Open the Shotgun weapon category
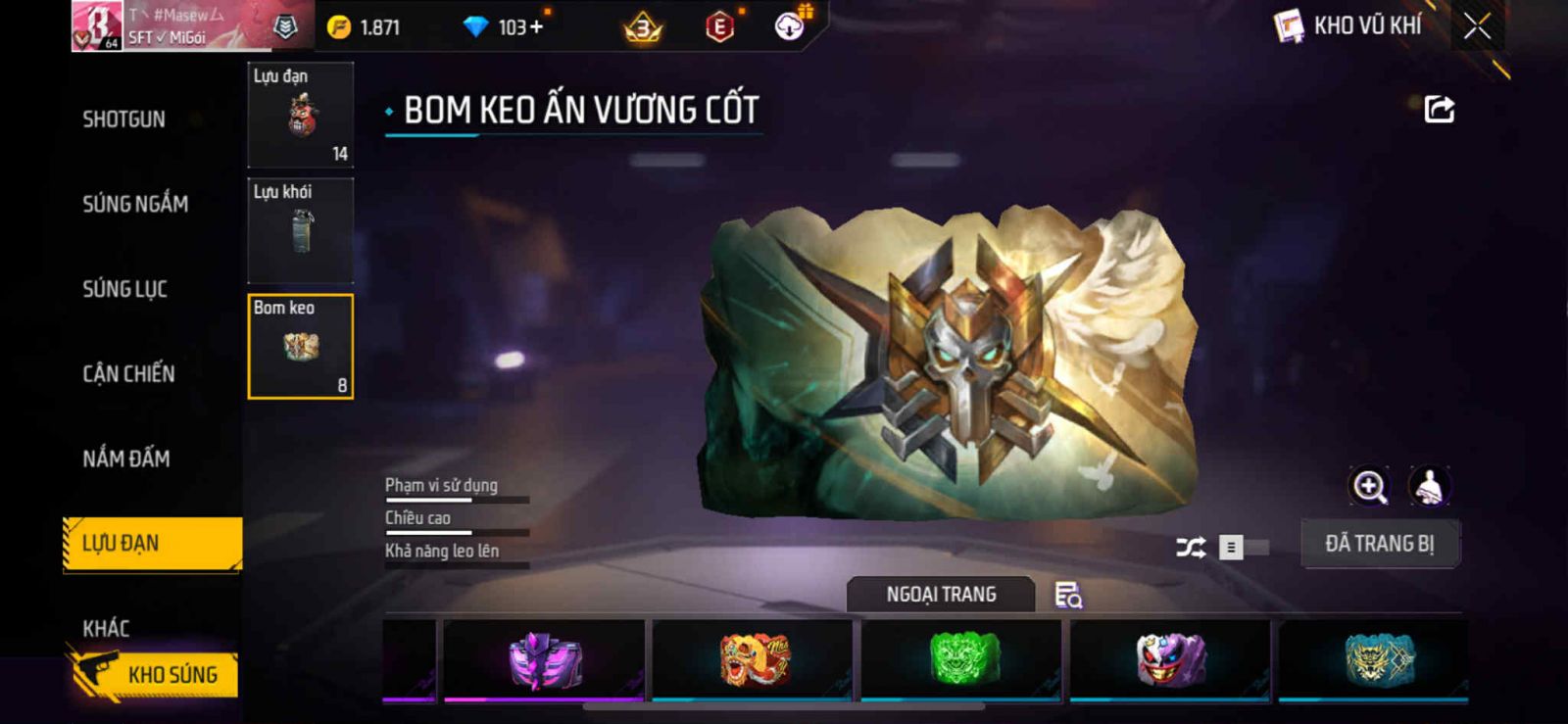1568x724 pixels. pyautogui.click(x=124, y=120)
